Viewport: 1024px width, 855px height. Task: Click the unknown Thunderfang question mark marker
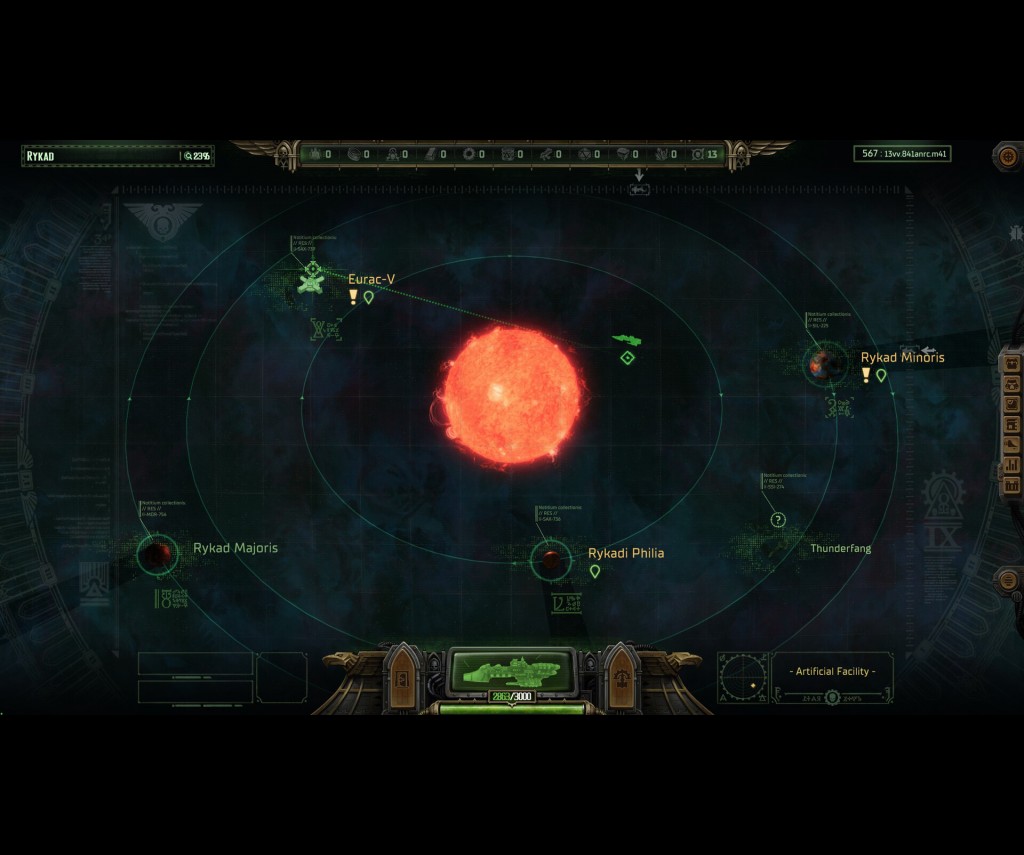[x=778, y=520]
